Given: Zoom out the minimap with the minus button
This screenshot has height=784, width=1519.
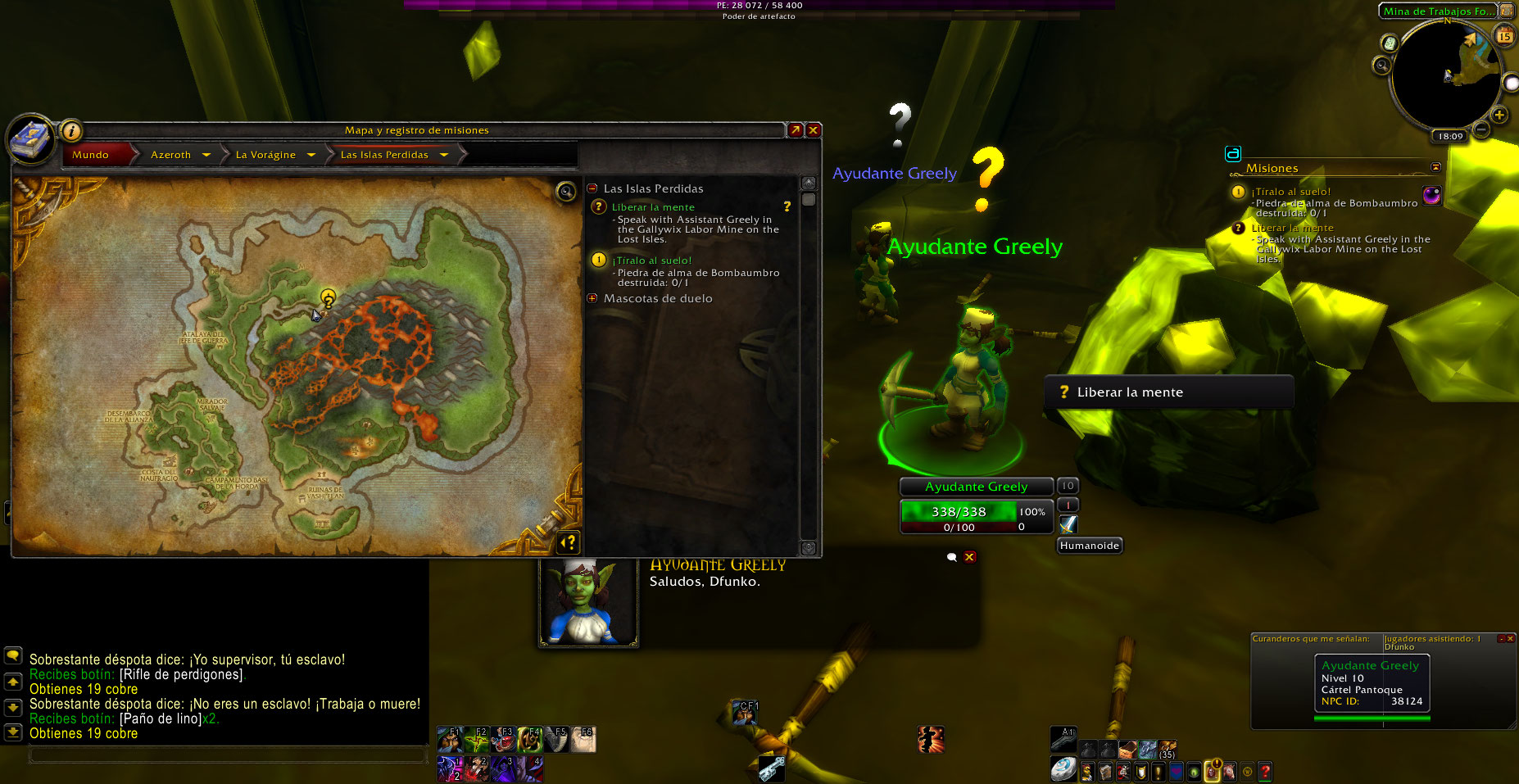Looking at the screenshot, I should pos(1481,129).
